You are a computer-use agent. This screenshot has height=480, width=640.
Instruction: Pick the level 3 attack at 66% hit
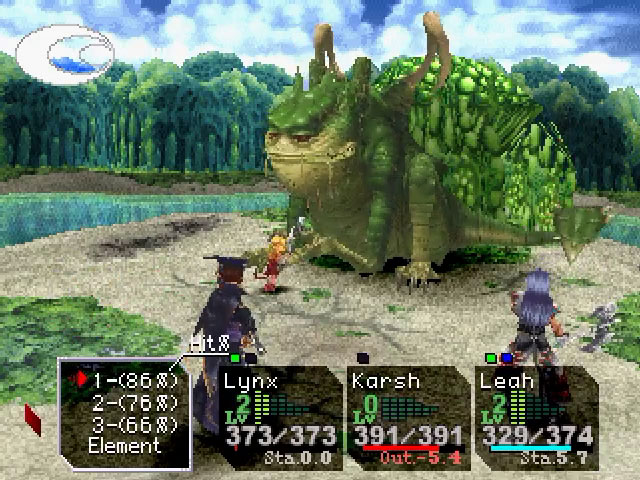[134, 425]
